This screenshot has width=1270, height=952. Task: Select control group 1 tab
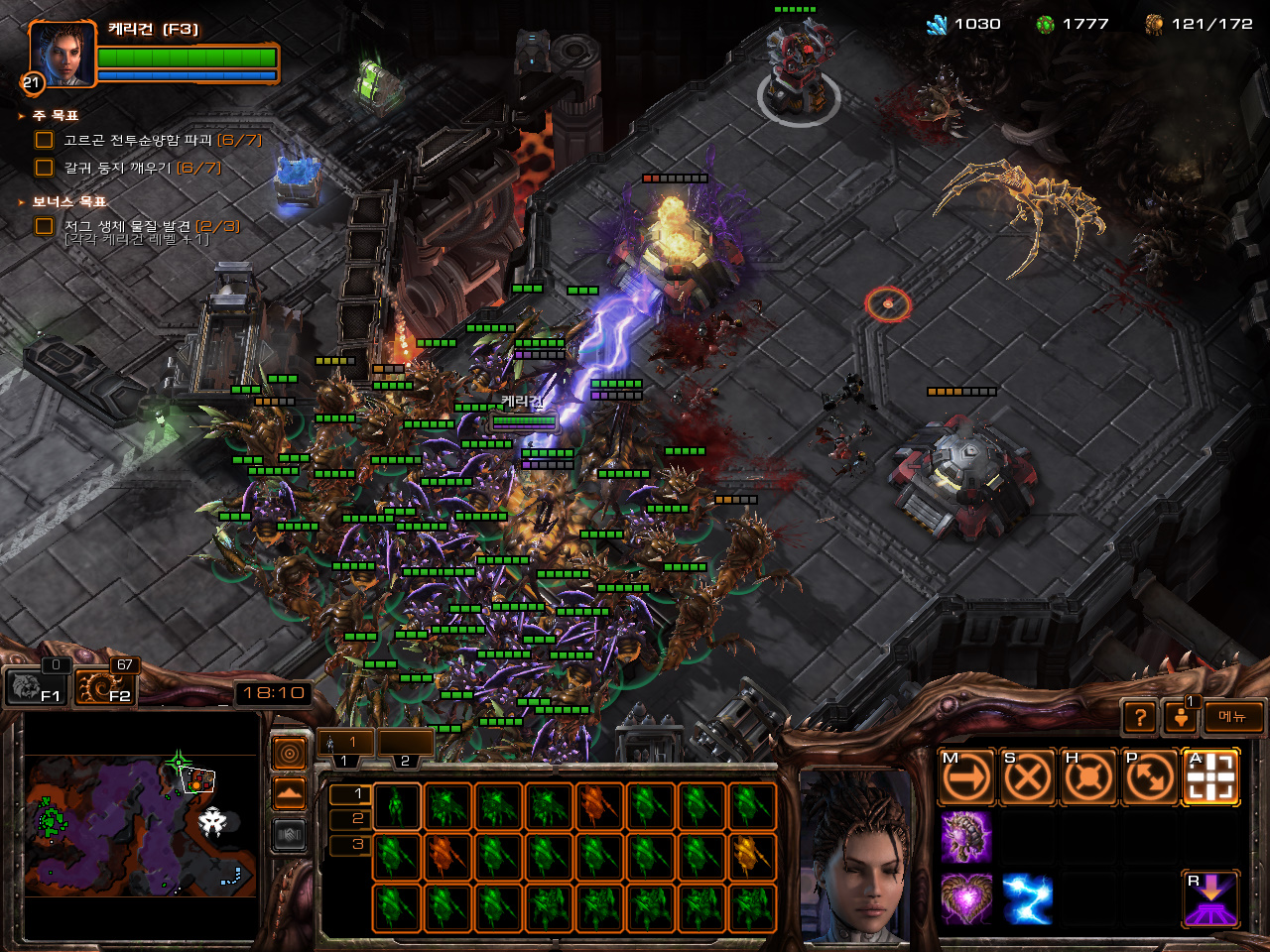(345, 744)
